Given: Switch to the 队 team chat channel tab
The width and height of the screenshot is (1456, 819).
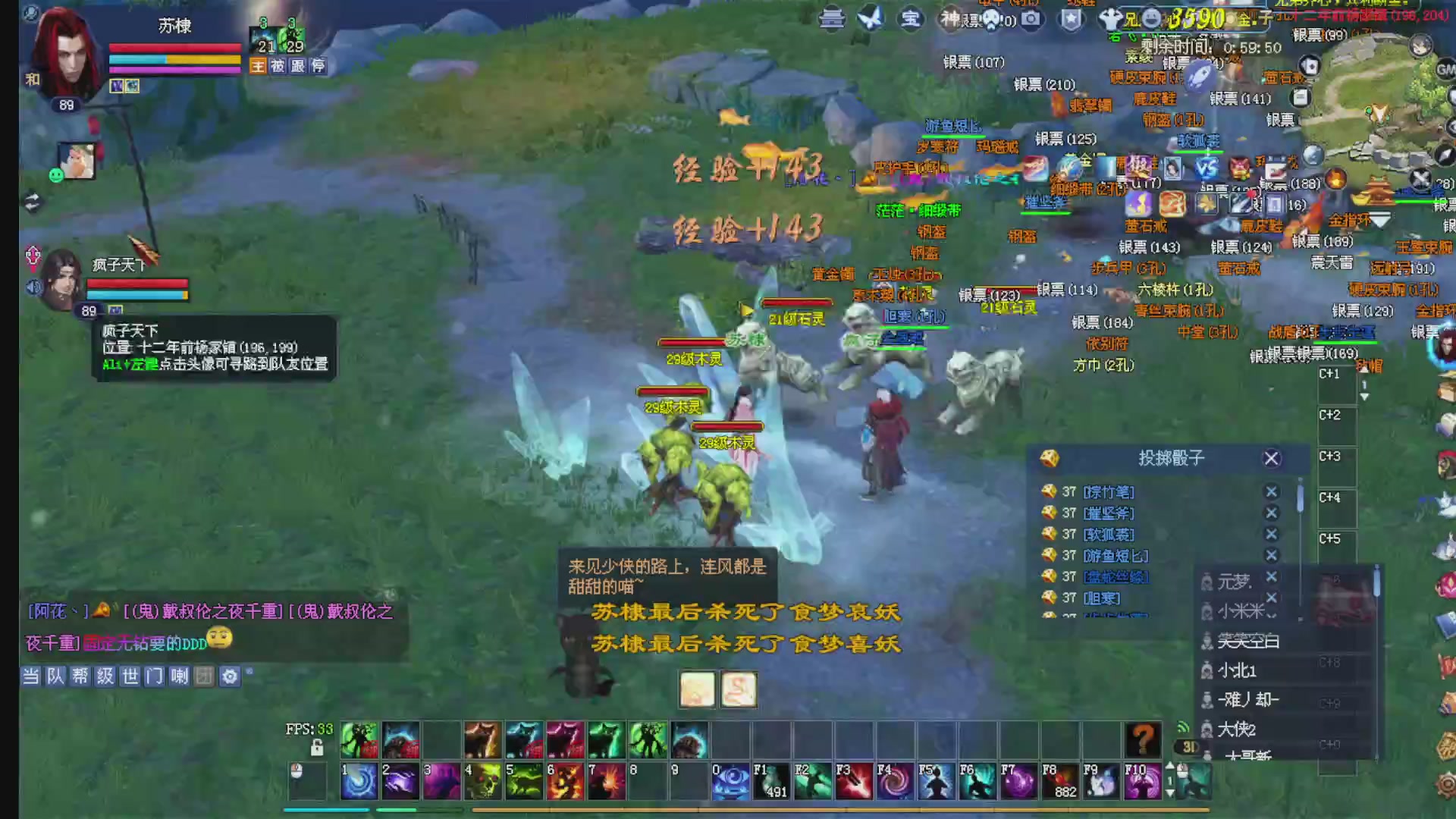Looking at the screenshot, I should click(54, 676).
